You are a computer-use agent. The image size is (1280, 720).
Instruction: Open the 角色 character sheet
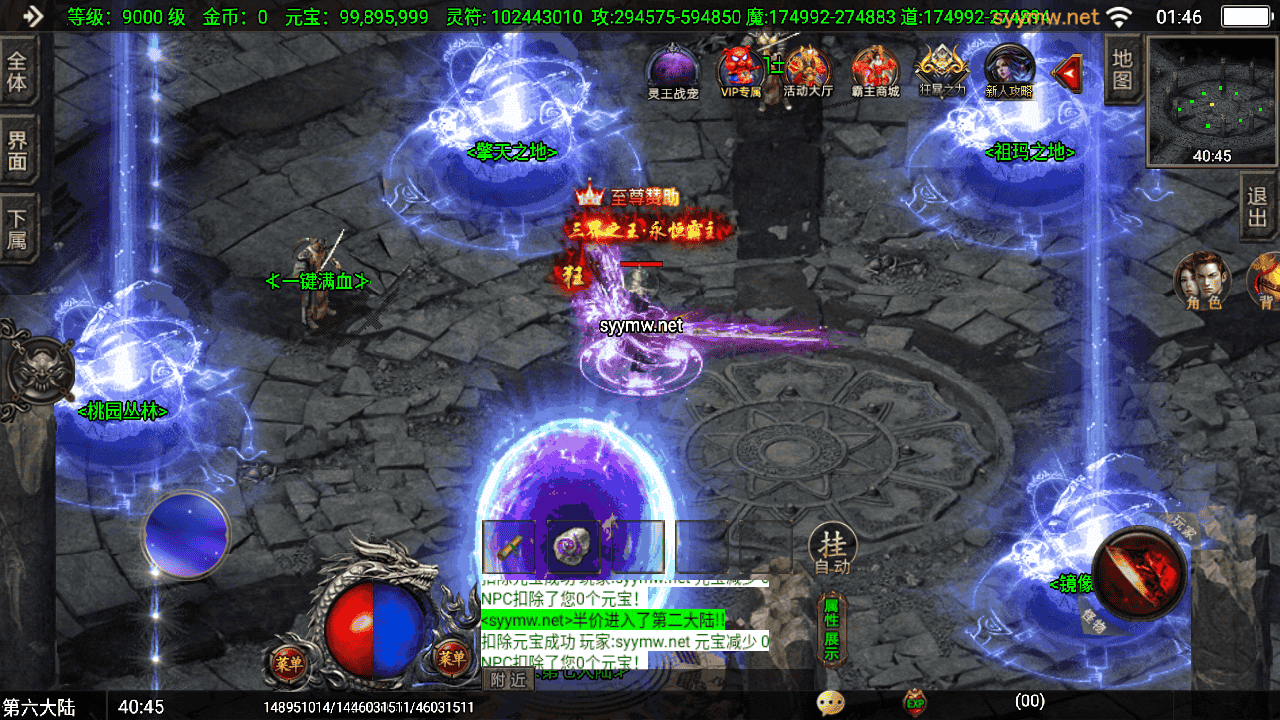[x=1203, y=280]
